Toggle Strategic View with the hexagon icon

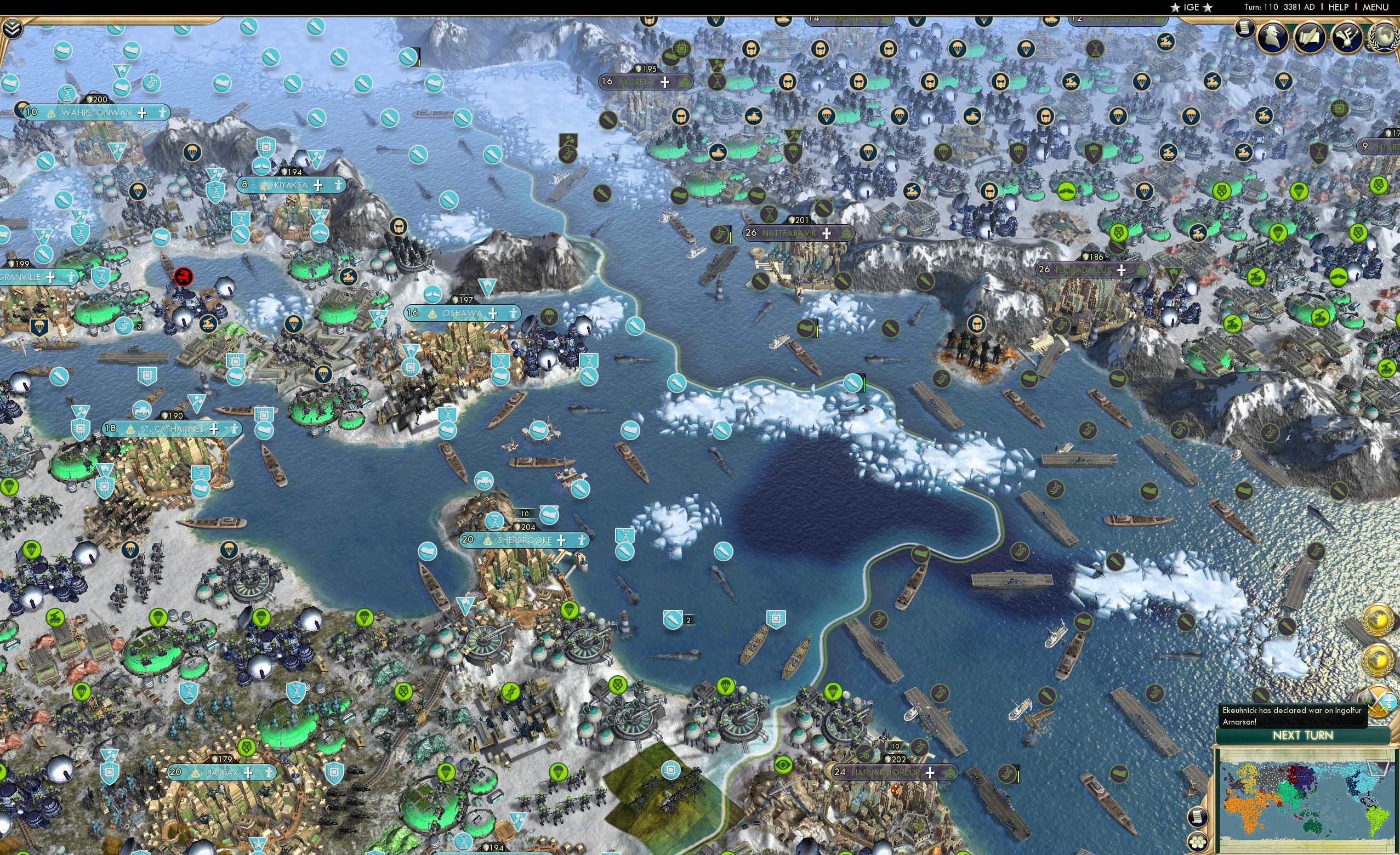(x=1198, y=841)
